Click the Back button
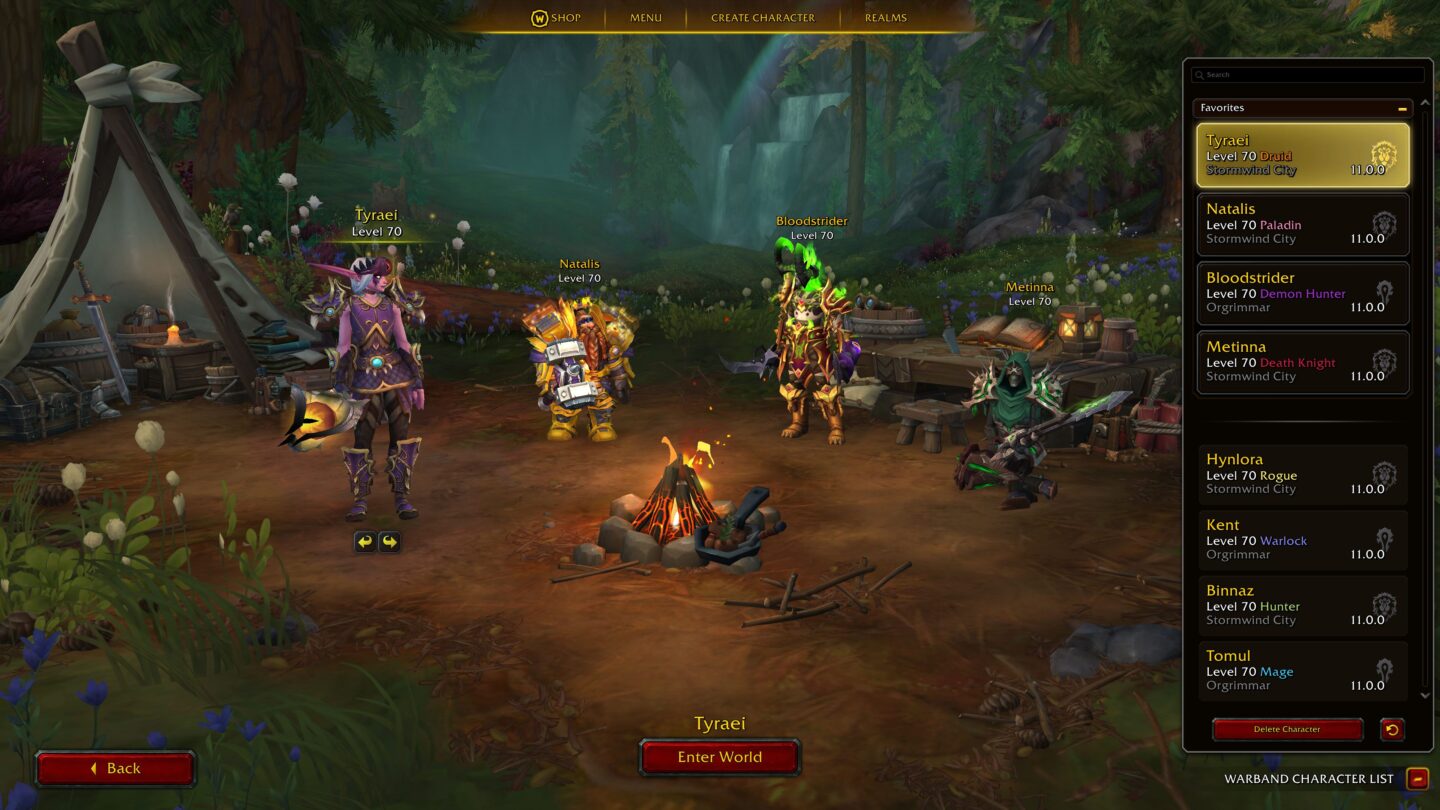The width and height of the screenshot is (1440, 810). coord(115,768)
